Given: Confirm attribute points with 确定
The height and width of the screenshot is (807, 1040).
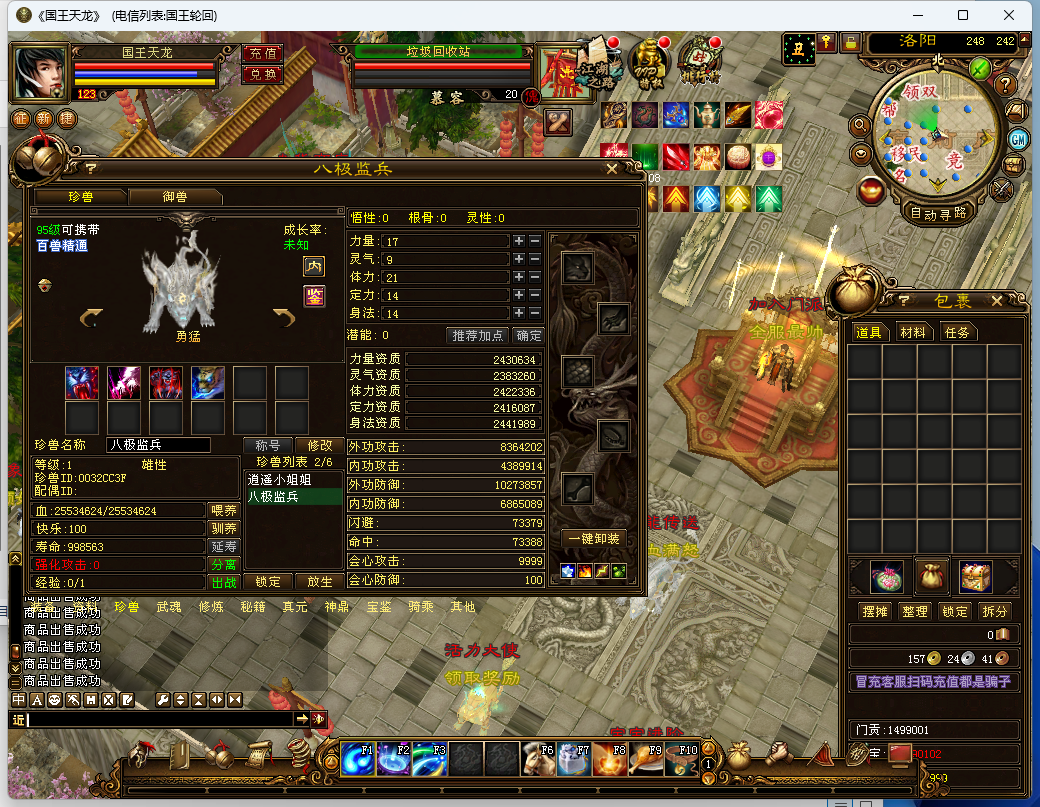Looking at the screenshot, I should click(x=528, y=335).
